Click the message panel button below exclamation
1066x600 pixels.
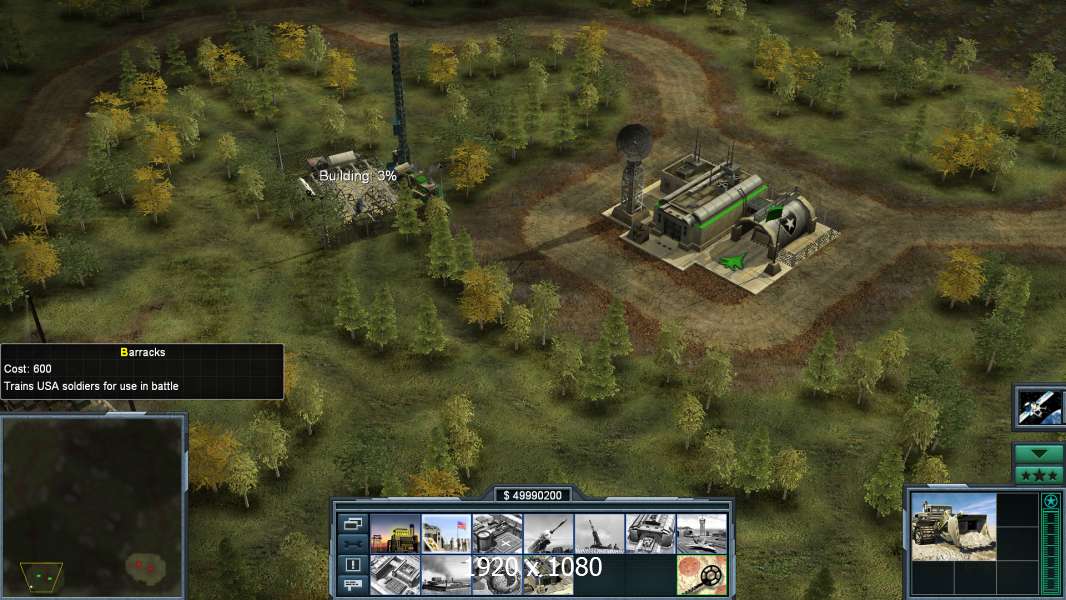pos(353,585)
